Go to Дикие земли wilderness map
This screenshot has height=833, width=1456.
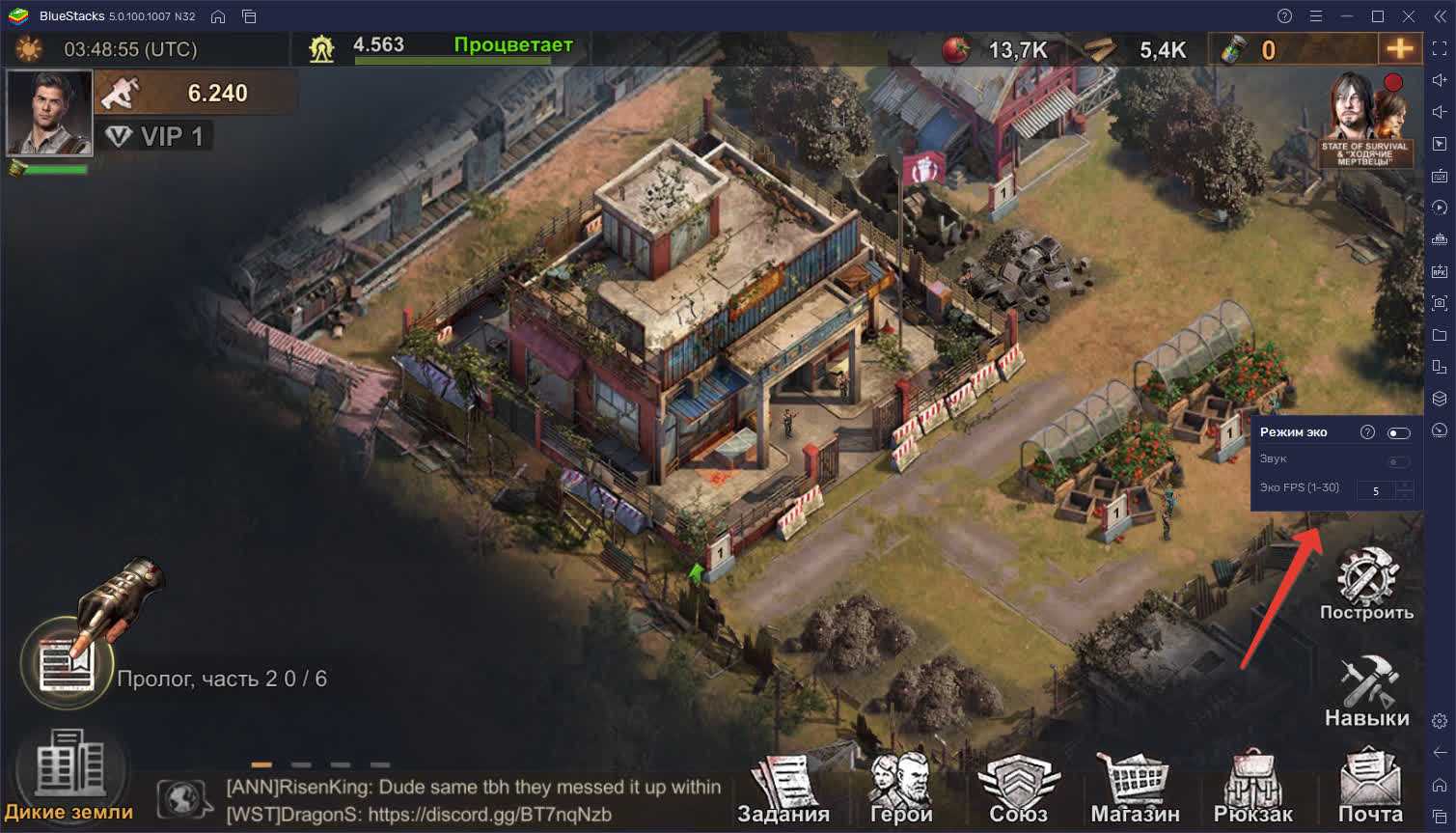[69, 778]
